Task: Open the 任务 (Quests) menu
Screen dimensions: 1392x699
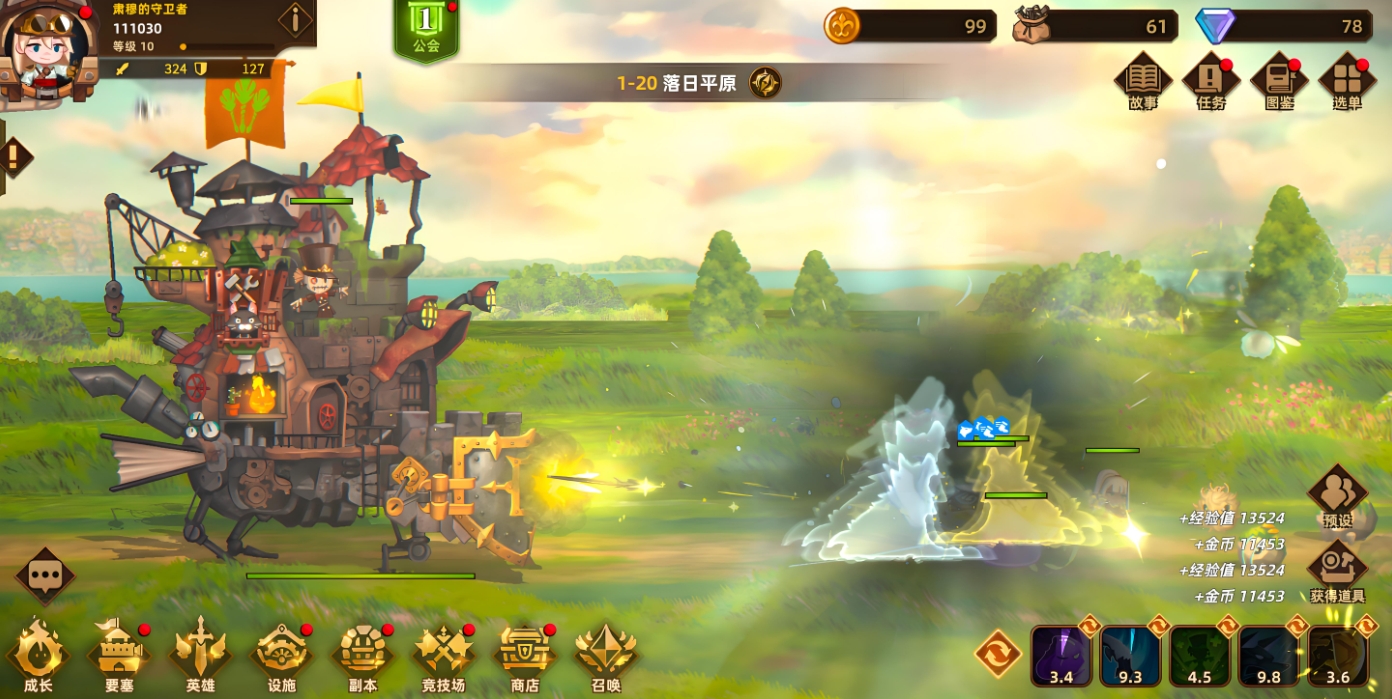Action: [1210, 78]
